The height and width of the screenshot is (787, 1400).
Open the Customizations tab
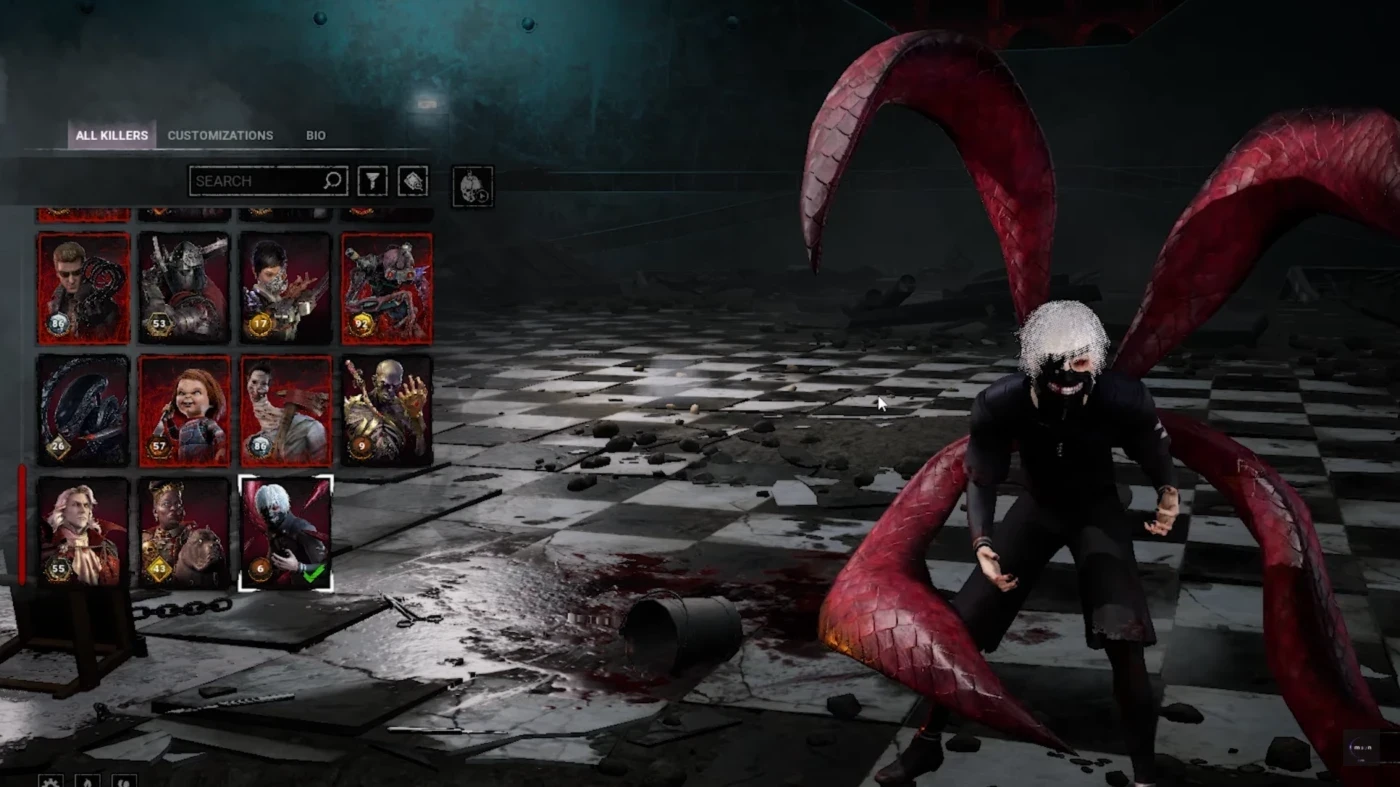pyautogui.click(x=220, y=135)
